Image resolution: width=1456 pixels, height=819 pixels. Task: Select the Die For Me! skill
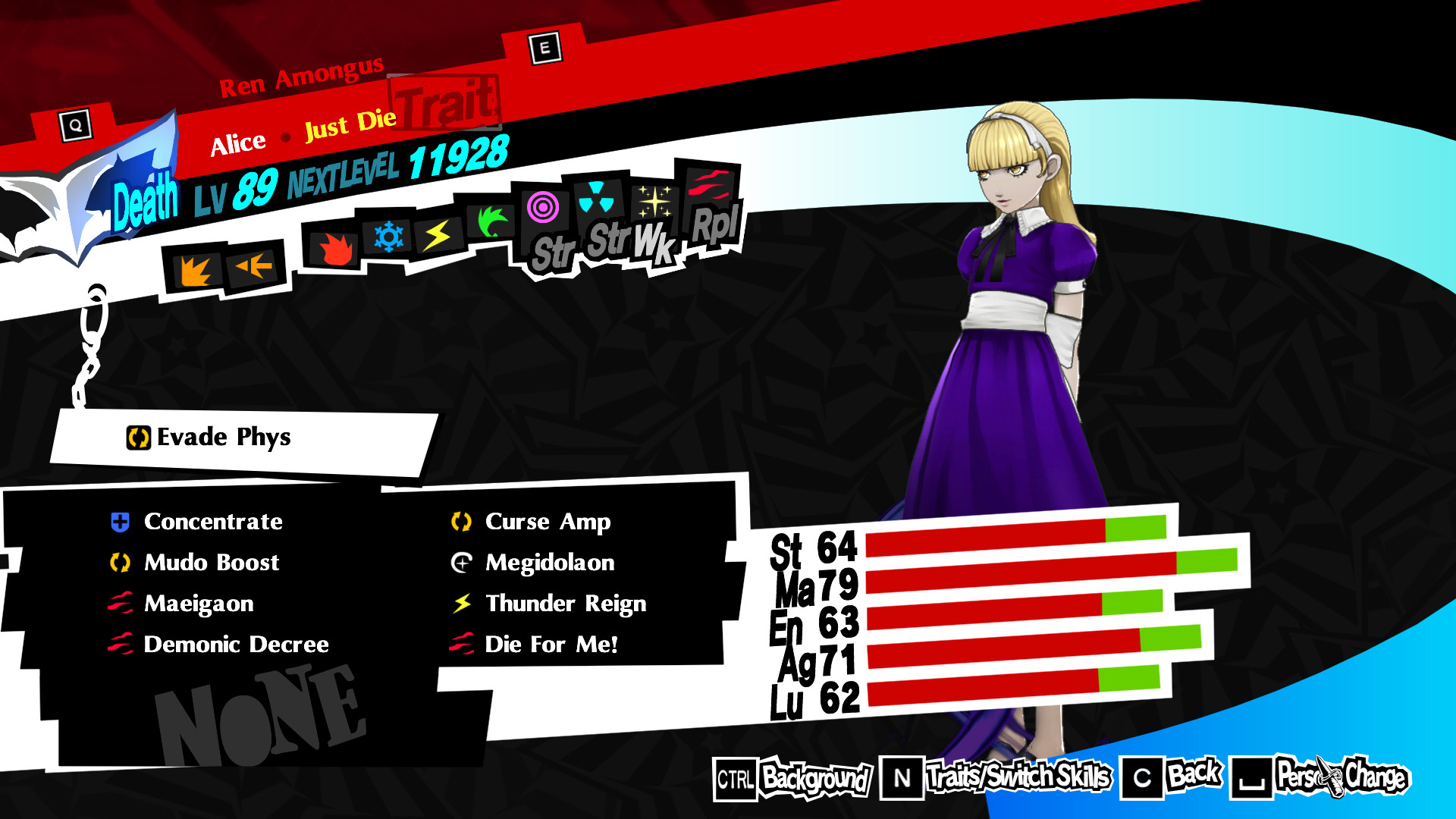coord(551,645)
